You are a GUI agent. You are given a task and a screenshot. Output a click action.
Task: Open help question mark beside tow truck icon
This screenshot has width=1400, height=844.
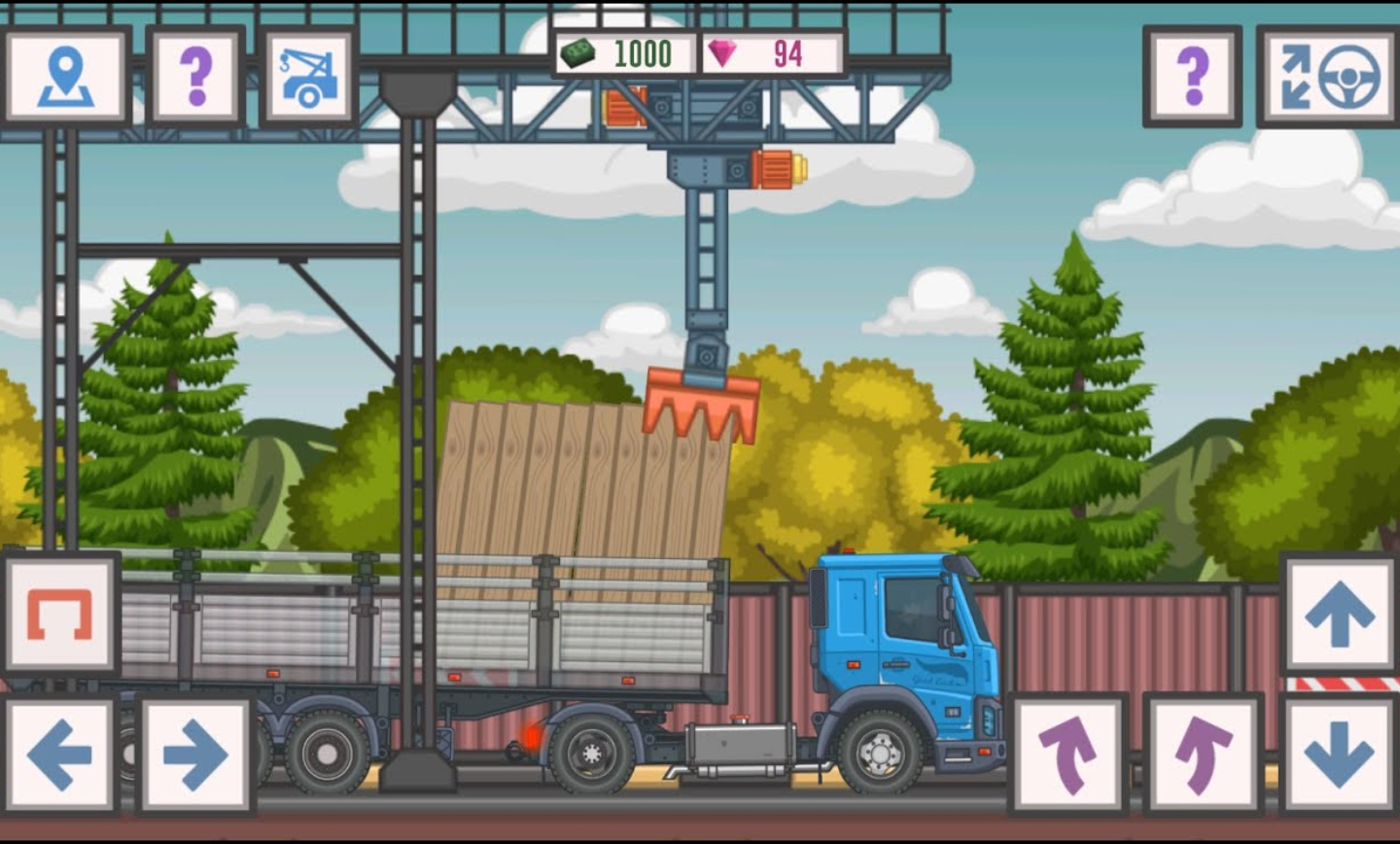pos(195,76)
